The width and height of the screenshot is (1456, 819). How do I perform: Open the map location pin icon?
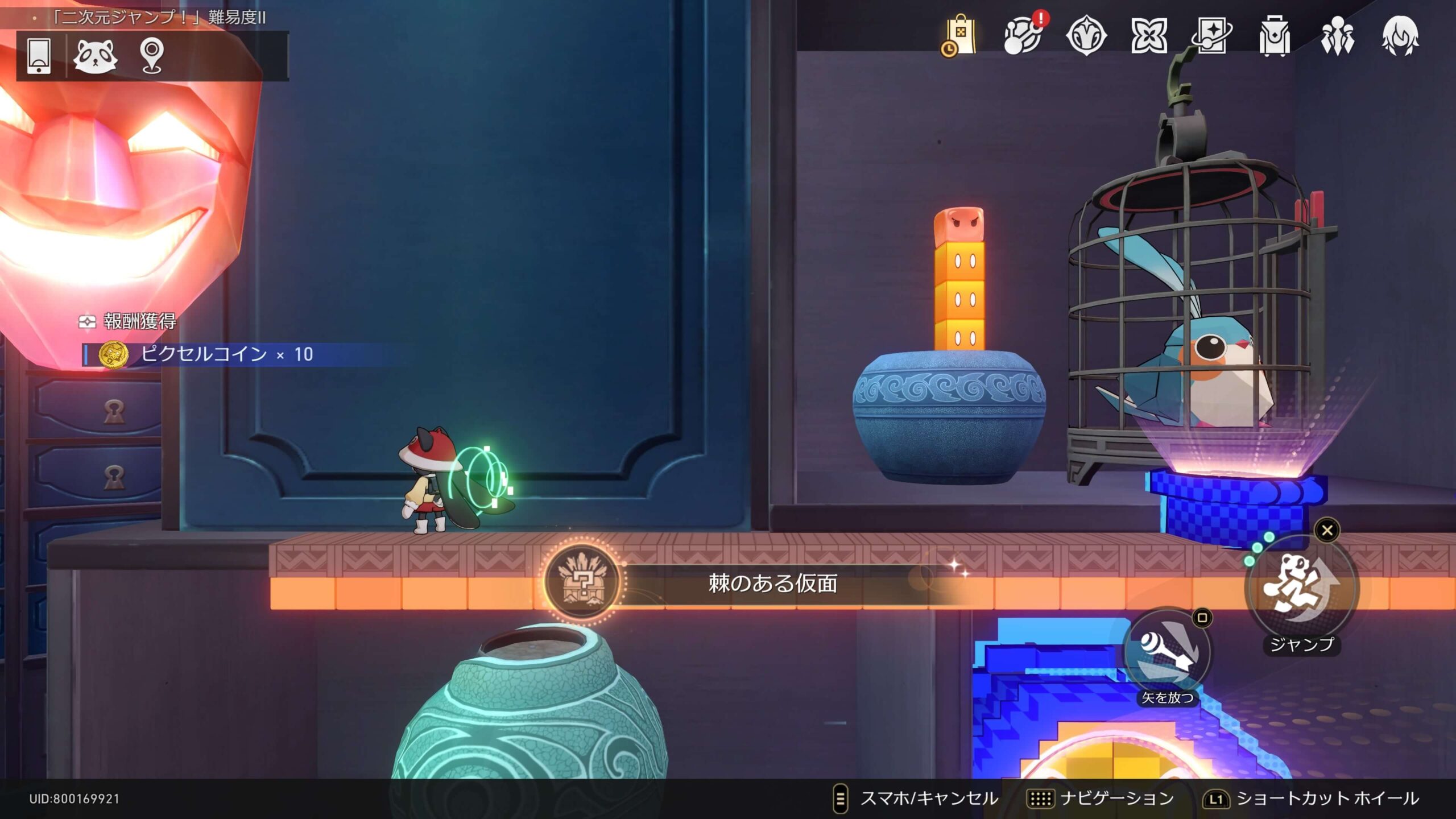(x=152, y=56)
